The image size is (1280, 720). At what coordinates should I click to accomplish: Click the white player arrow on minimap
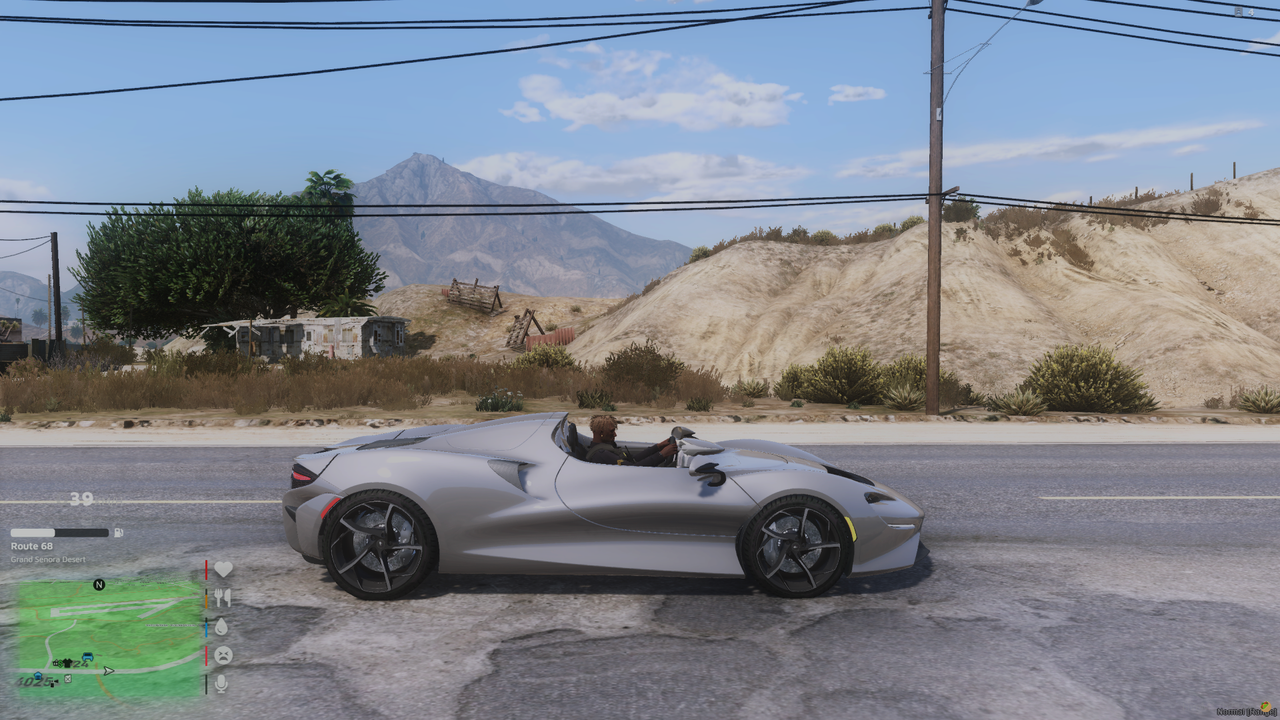[108, 671]
